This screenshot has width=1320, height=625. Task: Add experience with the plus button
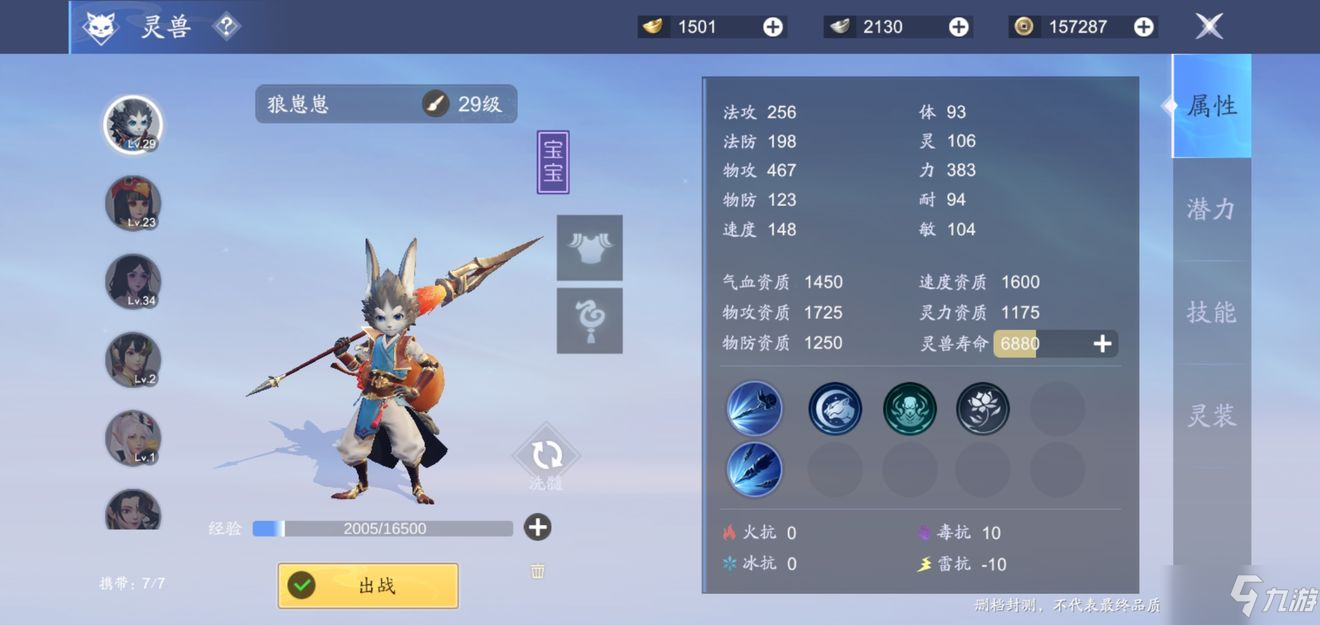(x=538, y=527)
